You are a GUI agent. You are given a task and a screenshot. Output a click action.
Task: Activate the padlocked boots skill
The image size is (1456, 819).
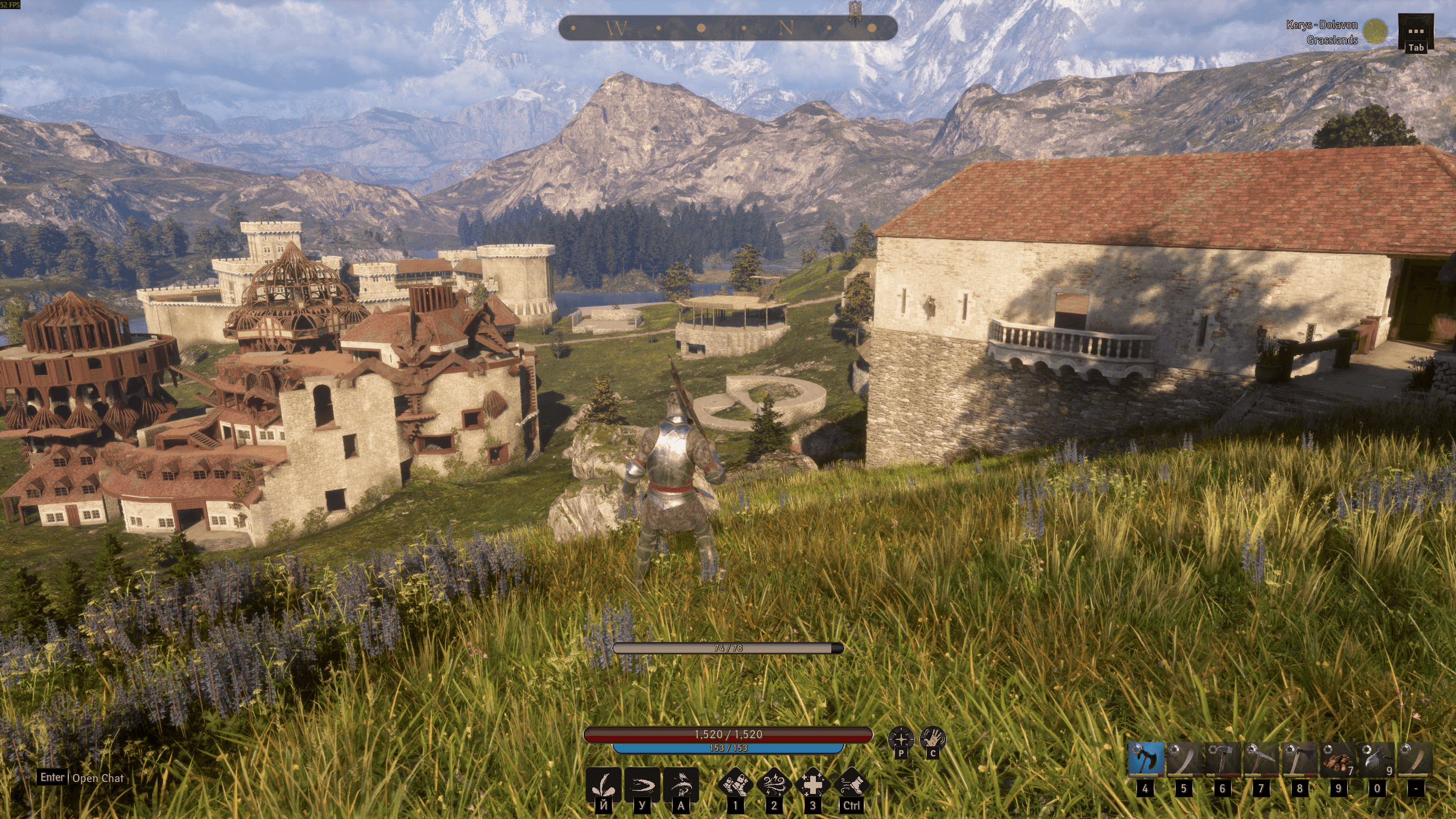point(735,784)
